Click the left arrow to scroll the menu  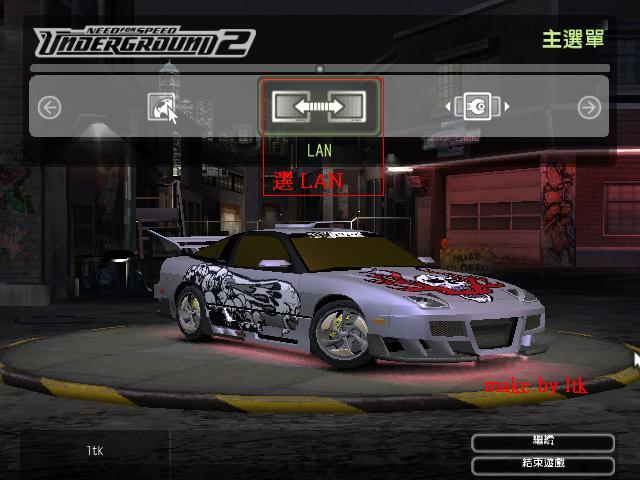[49, 107]
